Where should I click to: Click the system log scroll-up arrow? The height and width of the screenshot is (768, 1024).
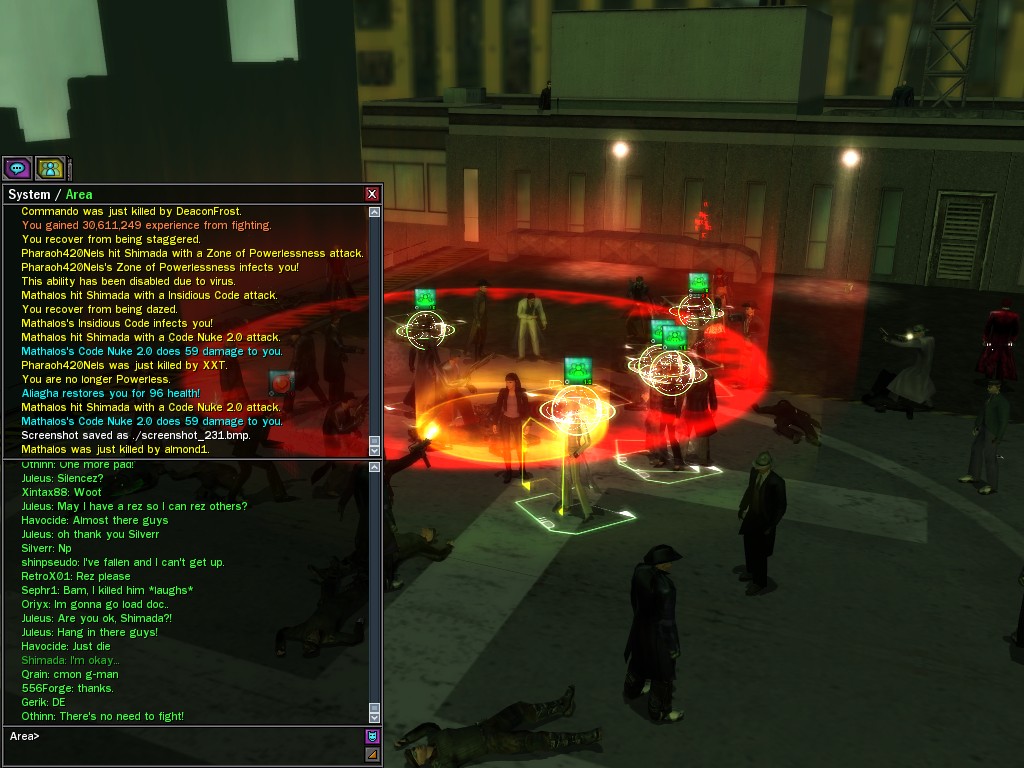point(374,212)
